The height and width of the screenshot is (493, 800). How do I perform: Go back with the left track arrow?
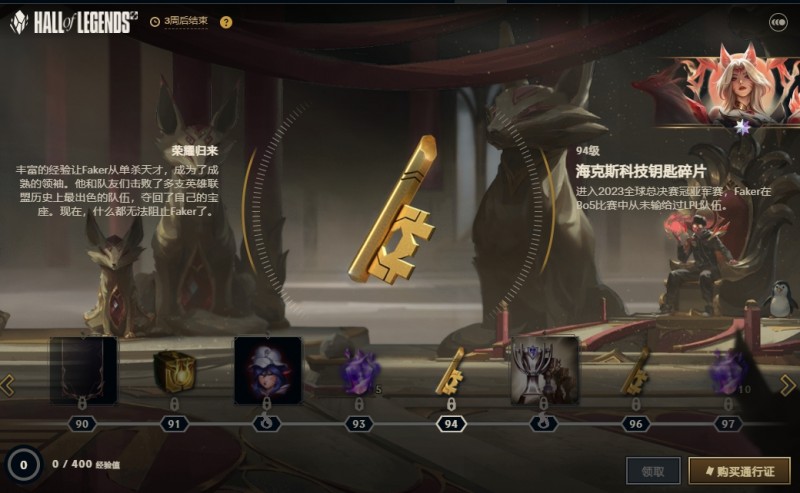click(x=8, y=385)
